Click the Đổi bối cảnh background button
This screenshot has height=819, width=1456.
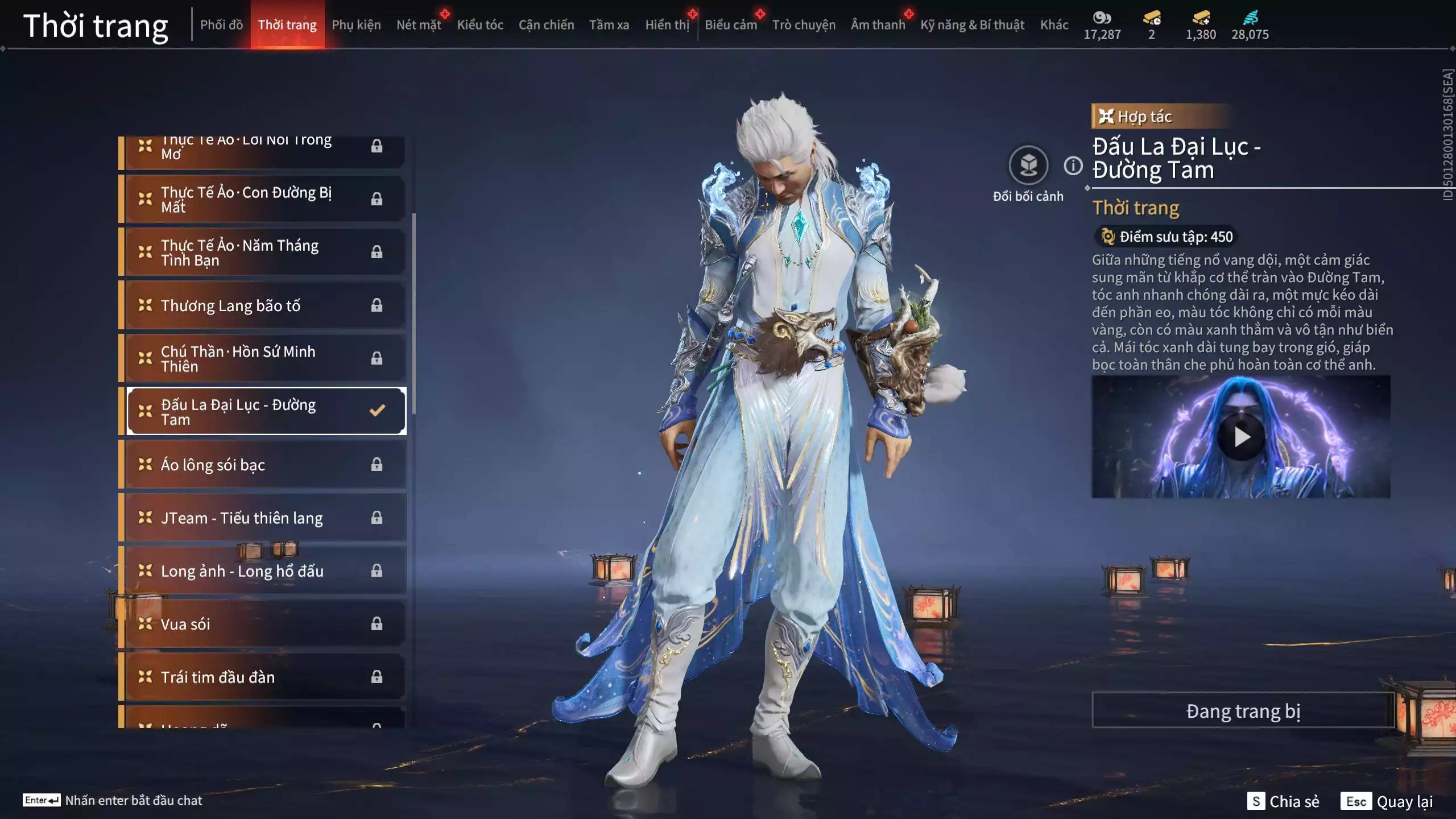click(1028, 166)
